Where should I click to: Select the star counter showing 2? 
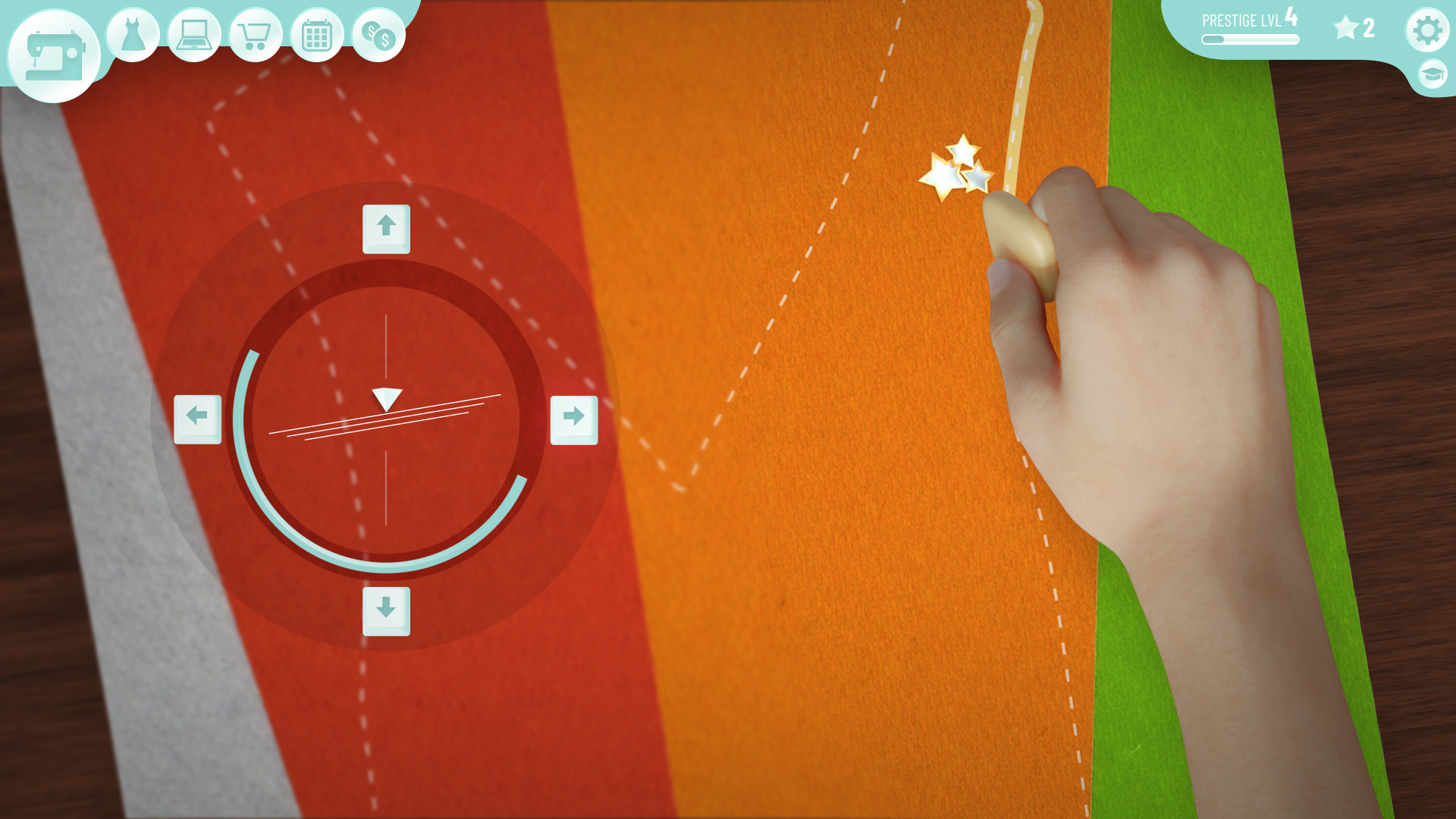point(1353,29)
